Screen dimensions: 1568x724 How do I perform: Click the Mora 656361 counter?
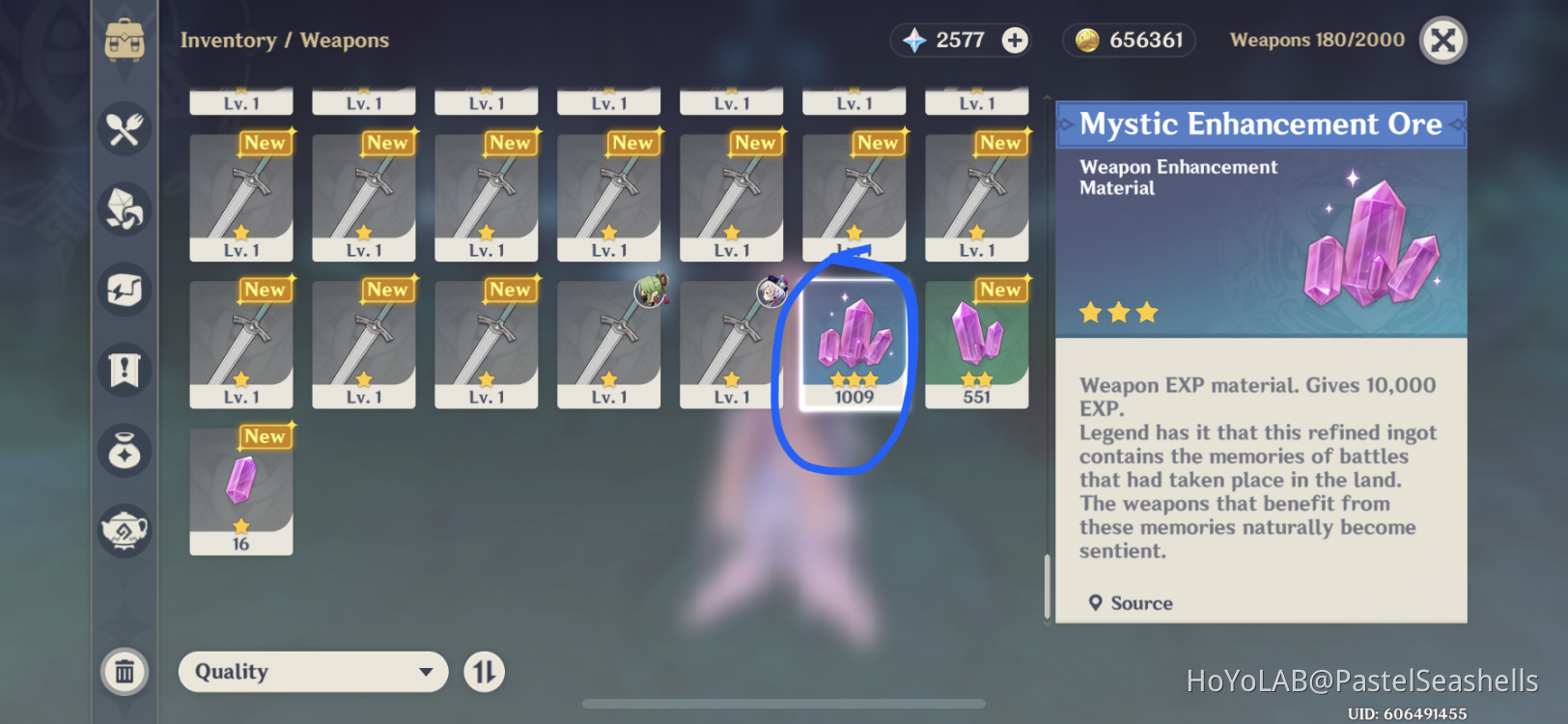1128,40
